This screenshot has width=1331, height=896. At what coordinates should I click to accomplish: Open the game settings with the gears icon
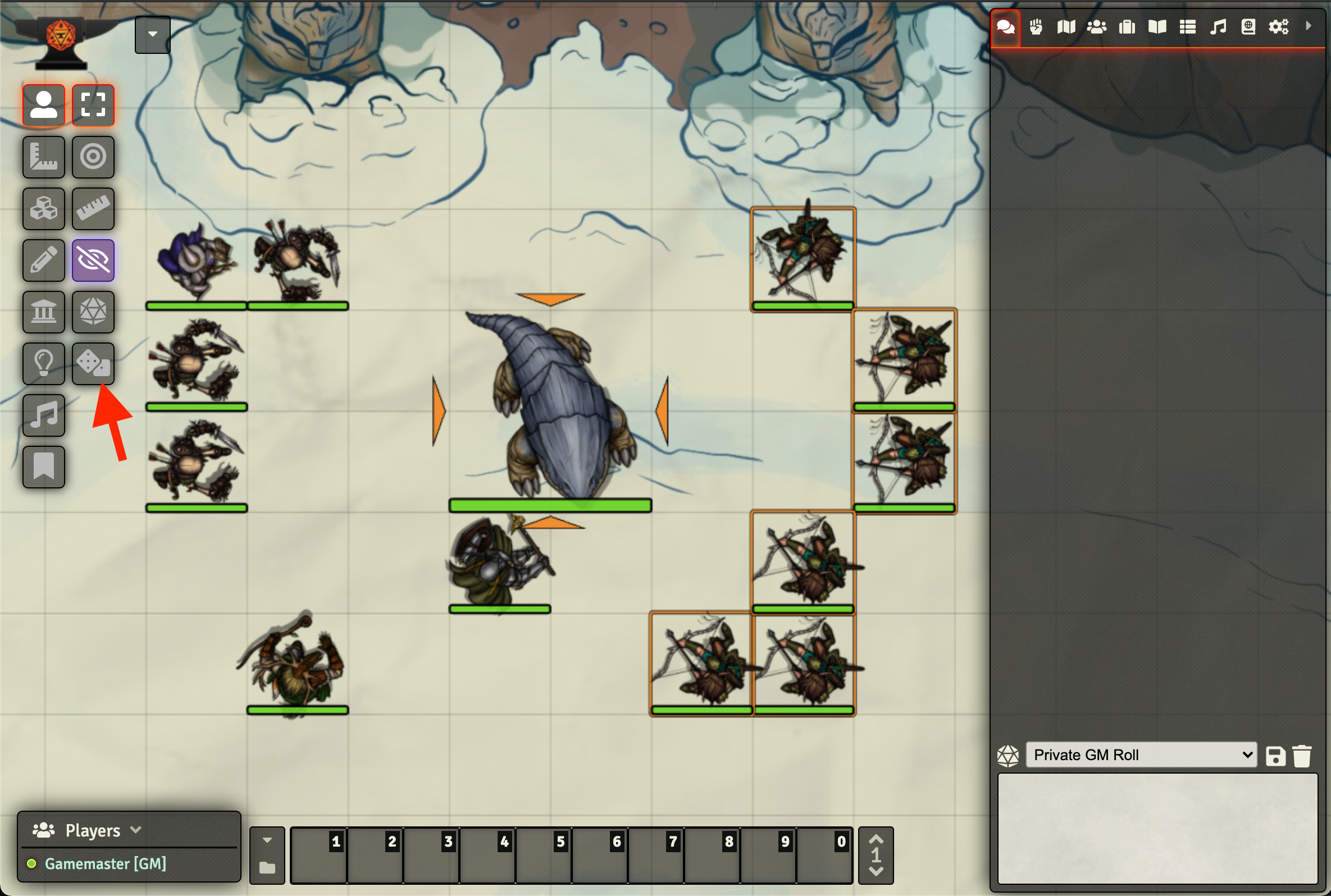click(x=1279, y=26)
